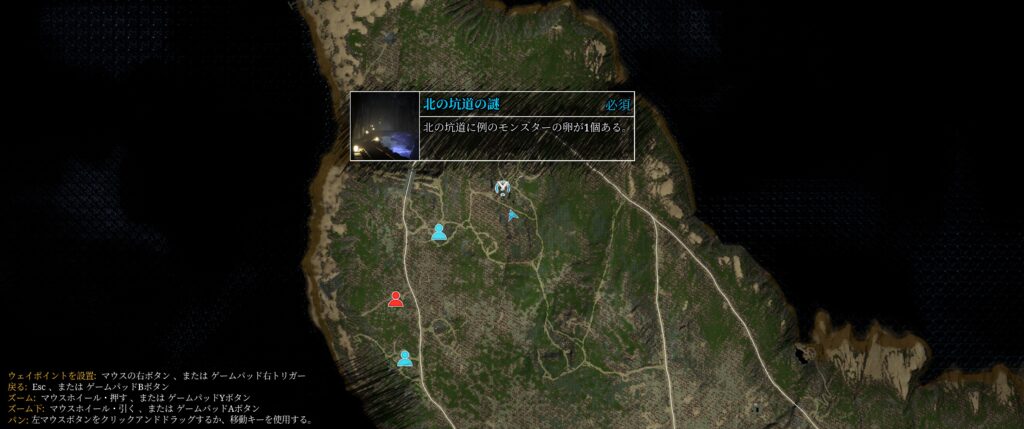This screenshot has height=429, width=1024.
Task: Select the quest objective marker on the map
Action: click(503, 188)
